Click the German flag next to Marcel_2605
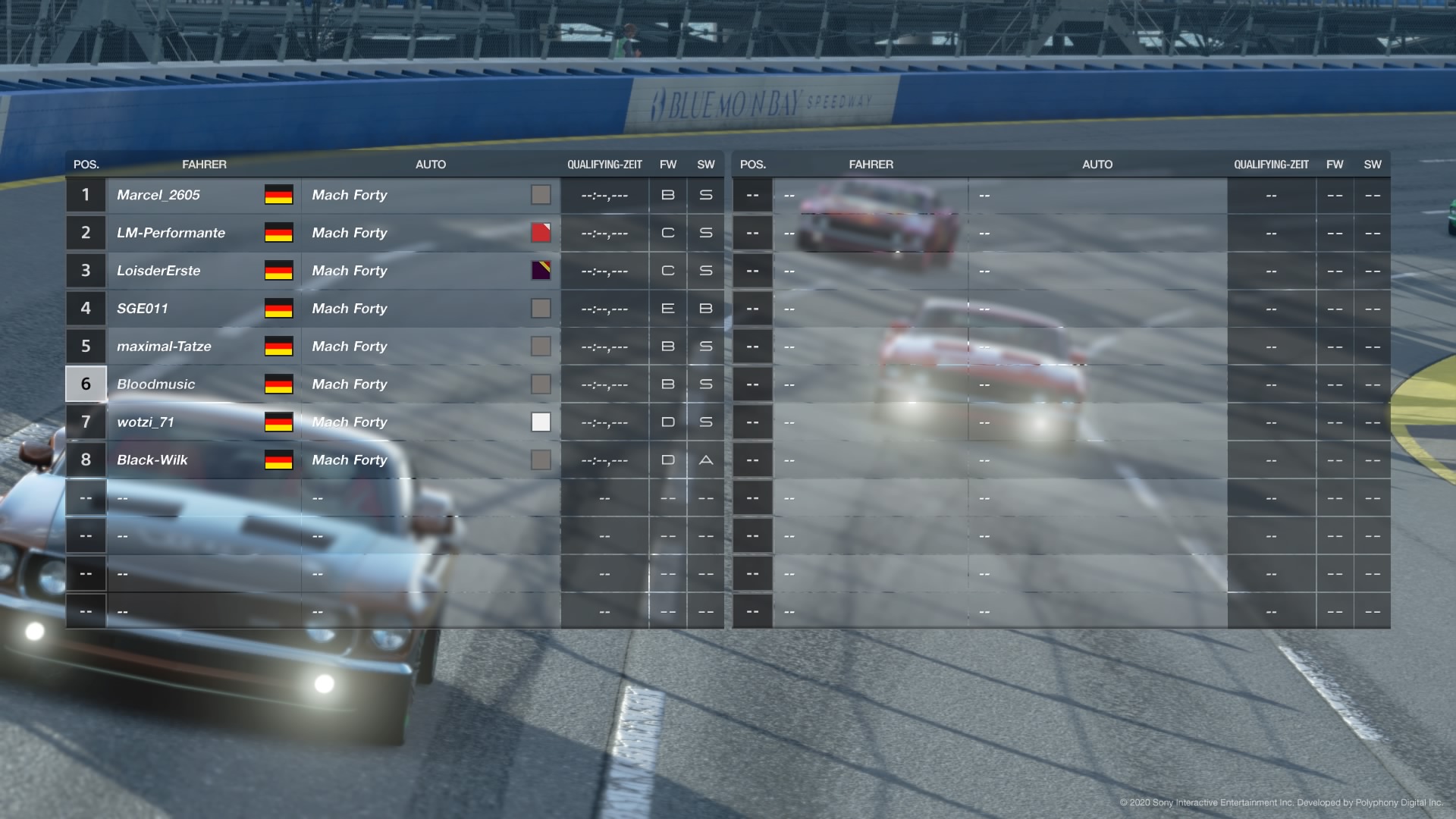Image resolution: width=1456 pixels, height=819 pixels. [x=278, y=195]
